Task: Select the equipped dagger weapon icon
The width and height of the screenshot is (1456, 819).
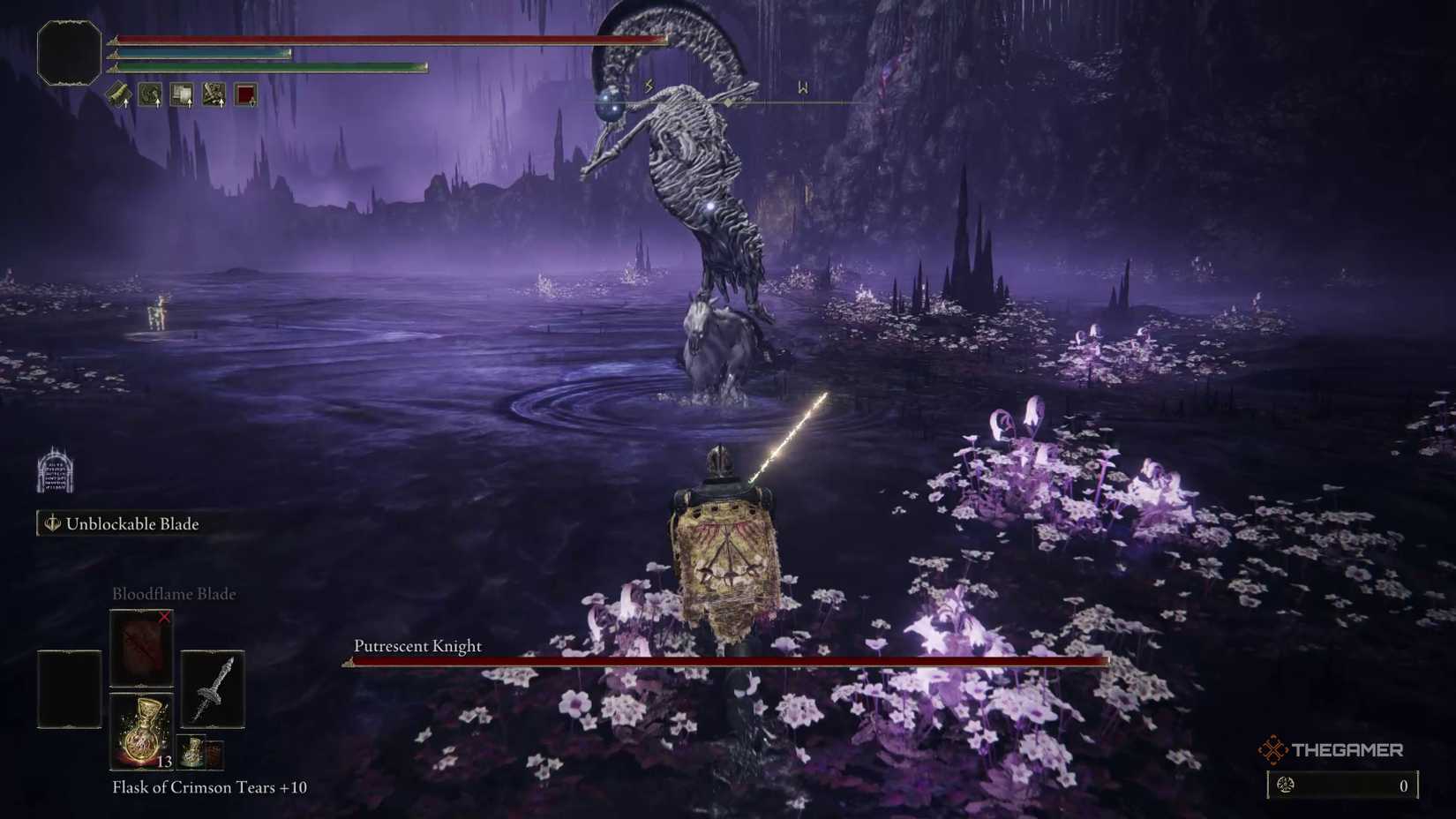Action: click(213, 690)
